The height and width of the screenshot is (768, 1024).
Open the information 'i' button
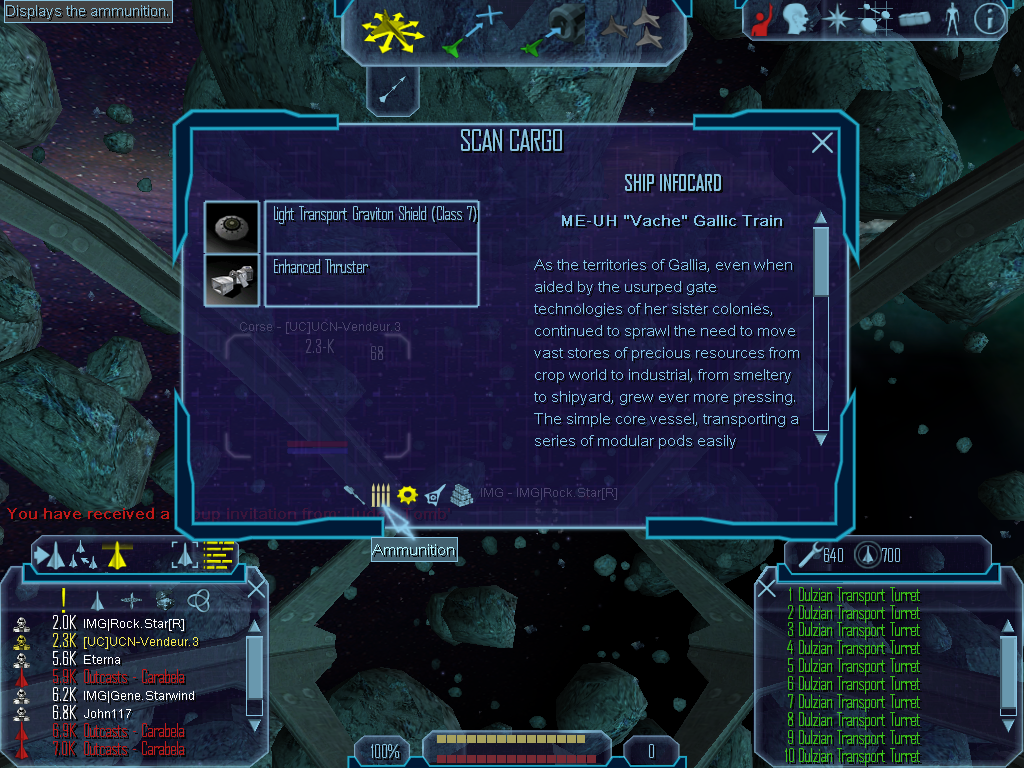tap(989, 19)
